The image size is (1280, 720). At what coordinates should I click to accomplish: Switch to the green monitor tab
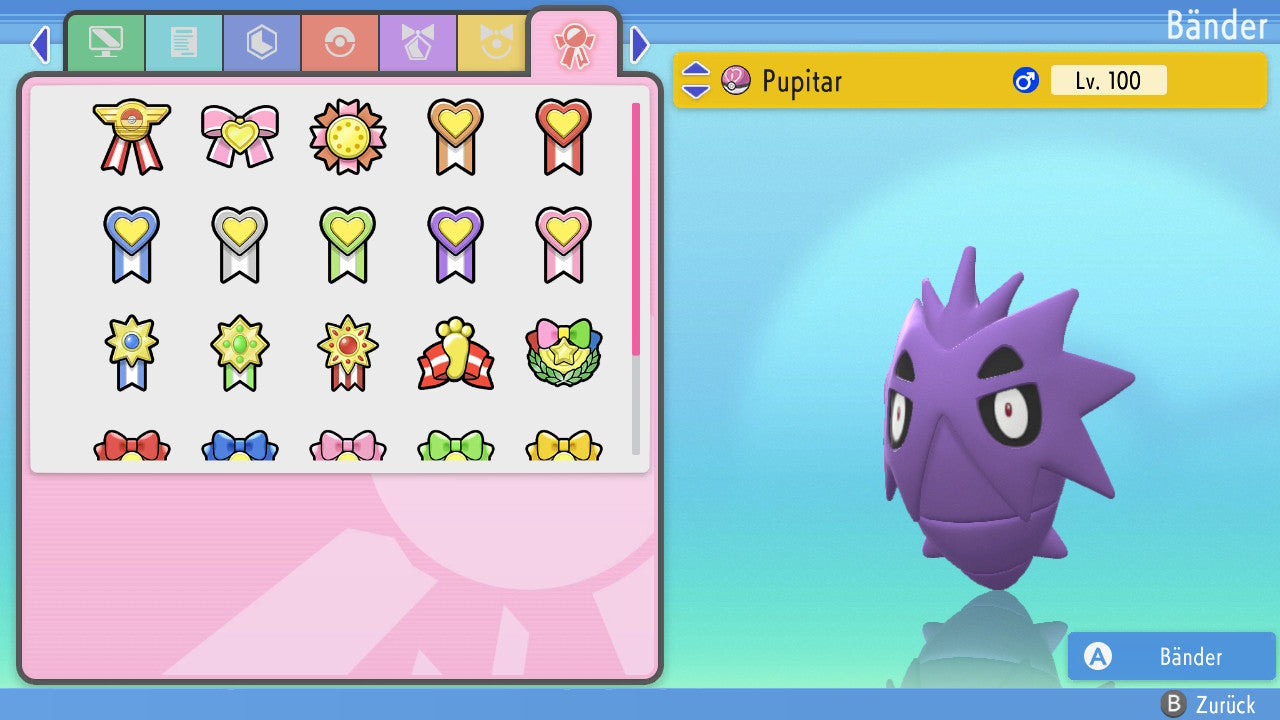(106, 43)
